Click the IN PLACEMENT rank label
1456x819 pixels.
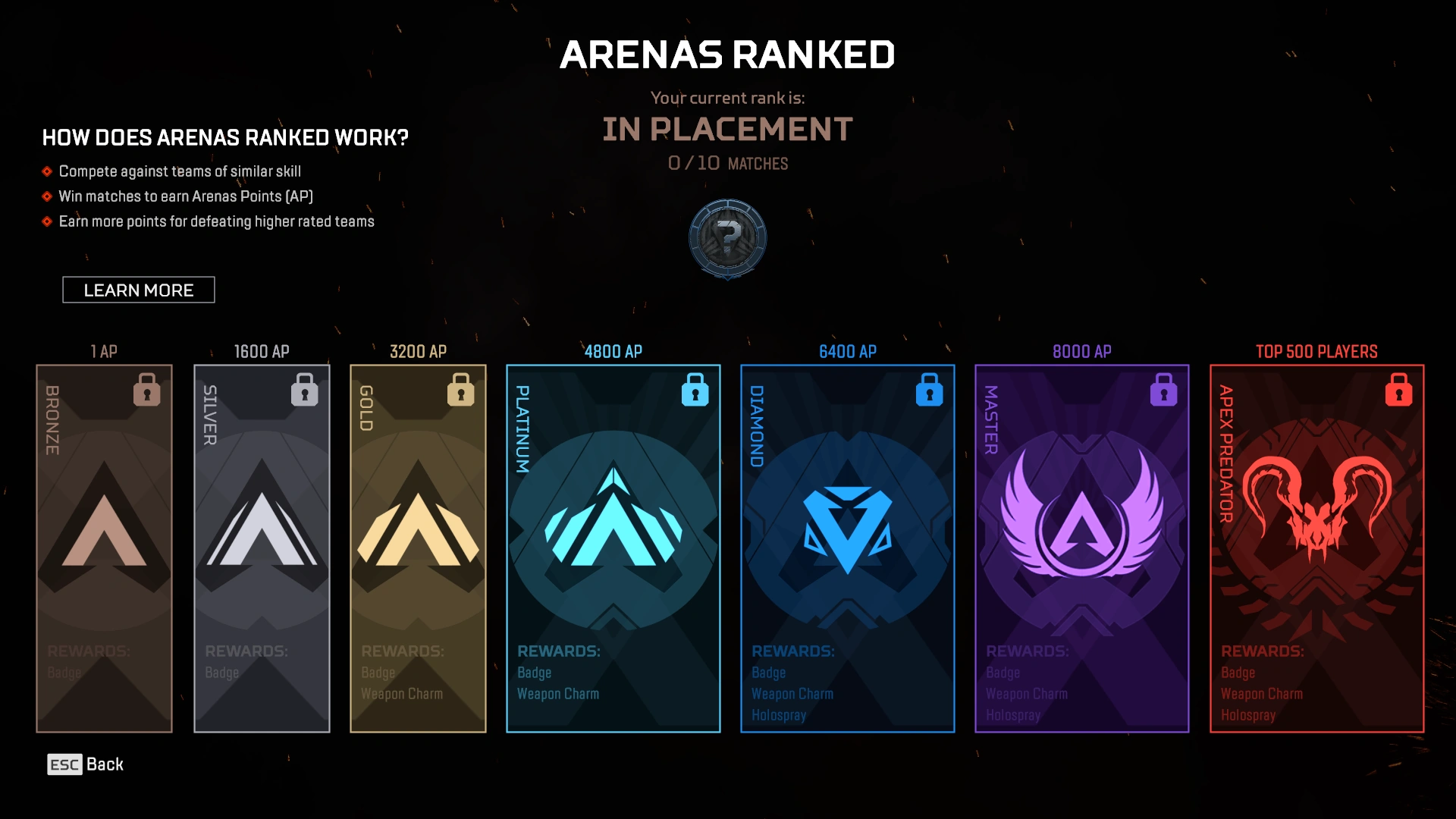click(727, 129)
